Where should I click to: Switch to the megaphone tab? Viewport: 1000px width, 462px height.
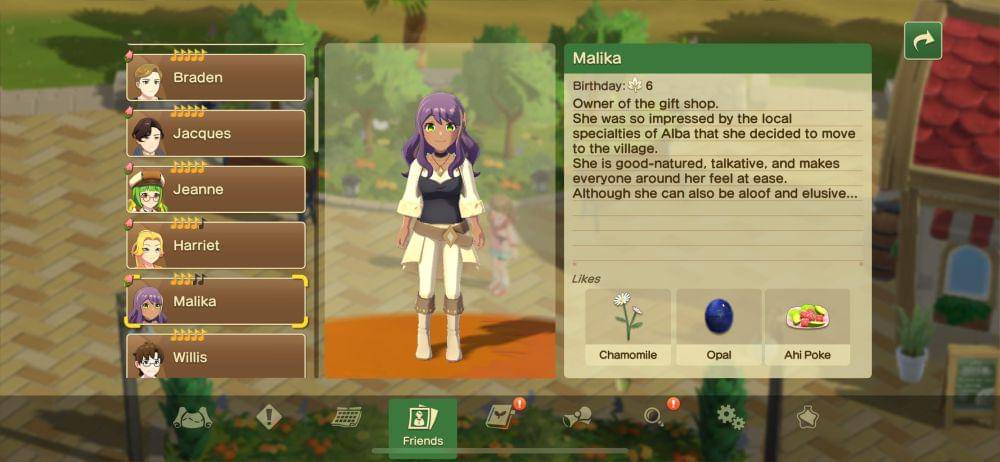(577, 417)
